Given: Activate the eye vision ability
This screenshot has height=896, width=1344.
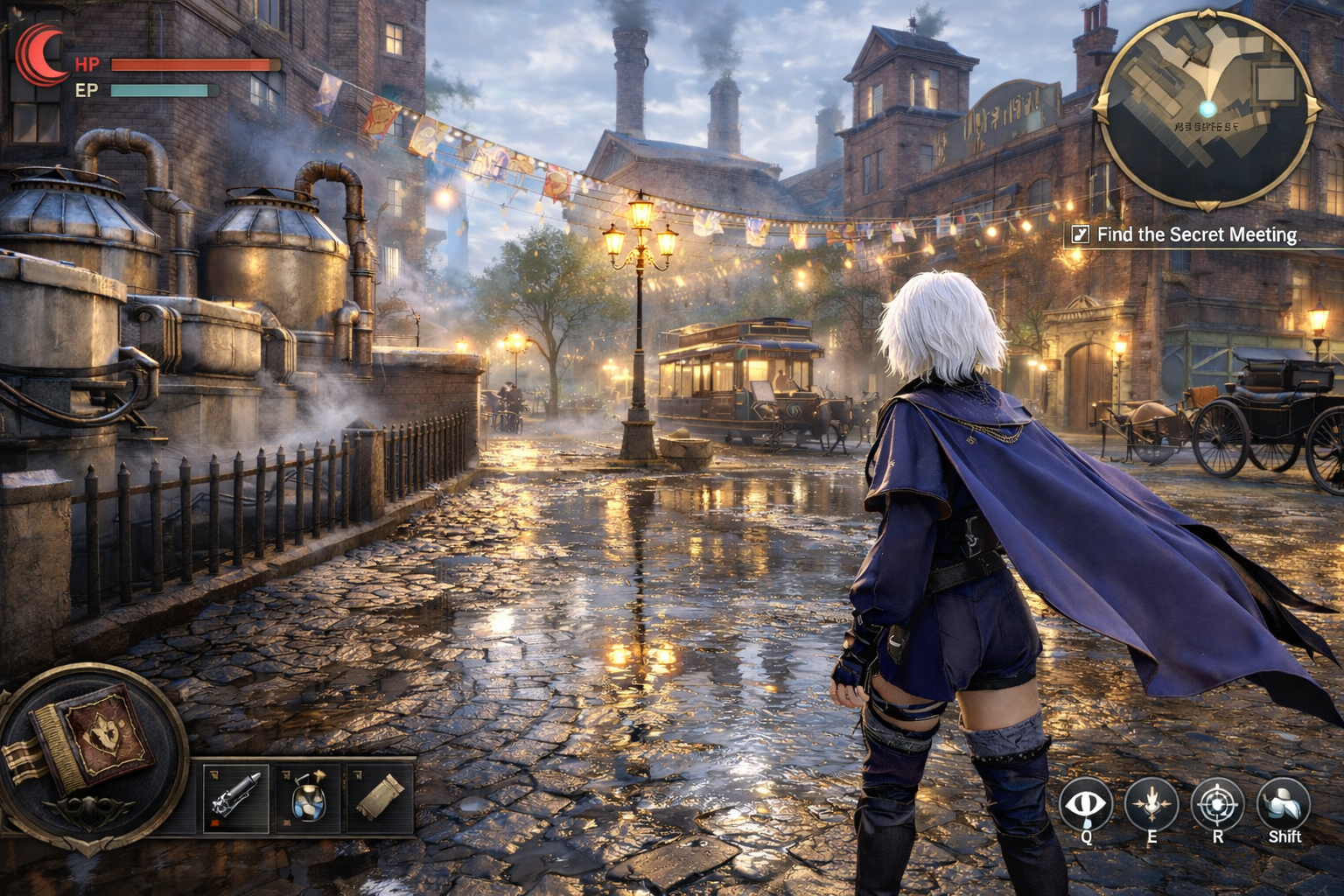Looking at the screenshot, I should (x=1086, y=804).
